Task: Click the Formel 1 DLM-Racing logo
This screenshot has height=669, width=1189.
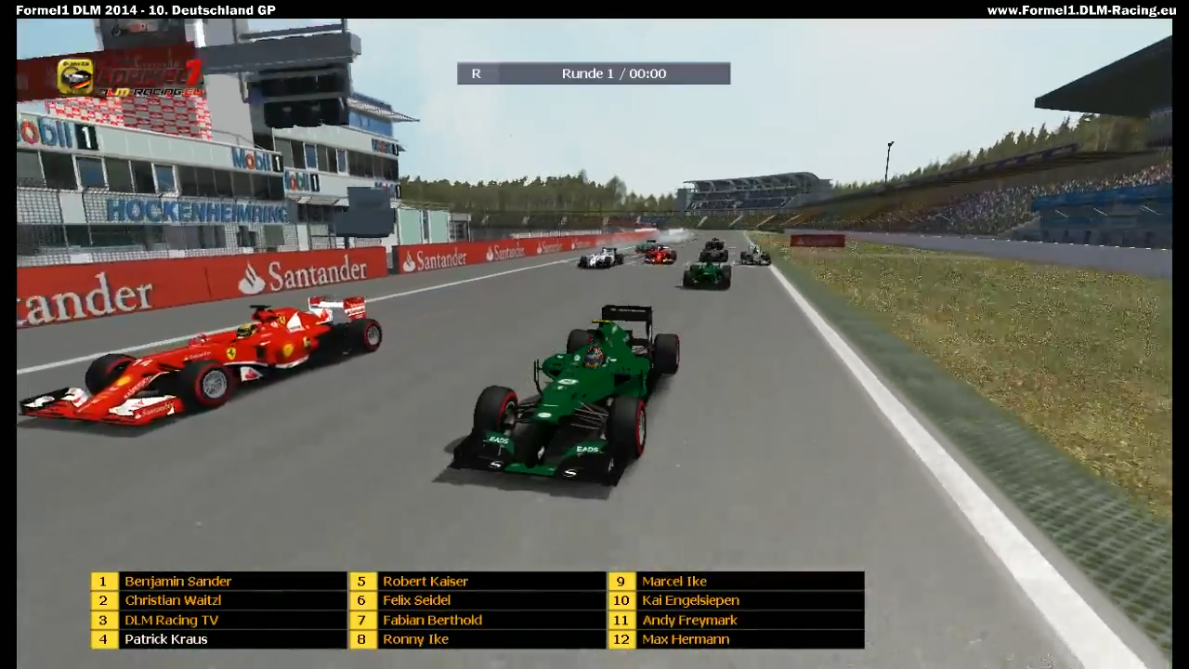Action: tap(130, 76)
